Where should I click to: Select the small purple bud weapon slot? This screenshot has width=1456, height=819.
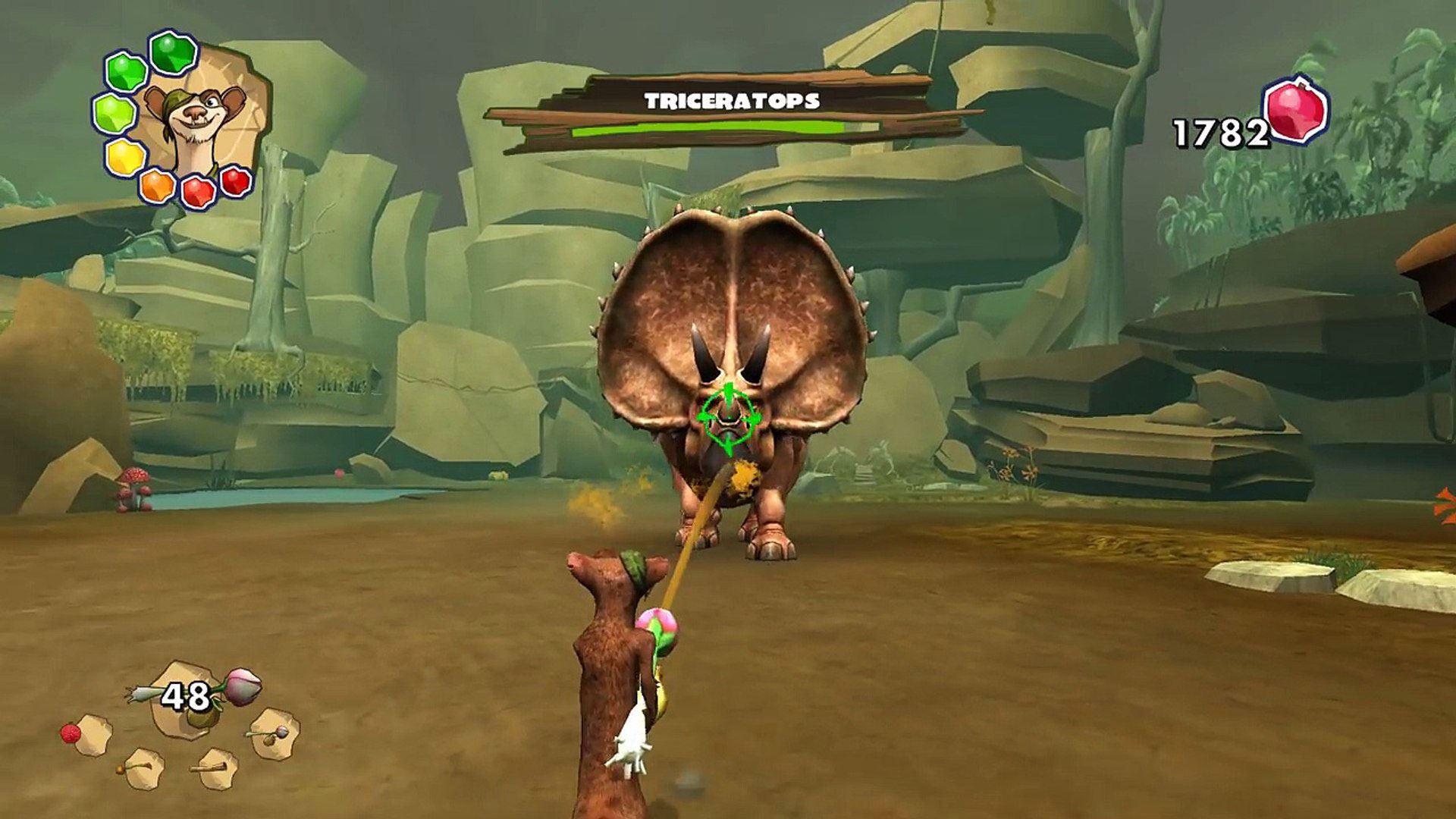coord(272,733)
